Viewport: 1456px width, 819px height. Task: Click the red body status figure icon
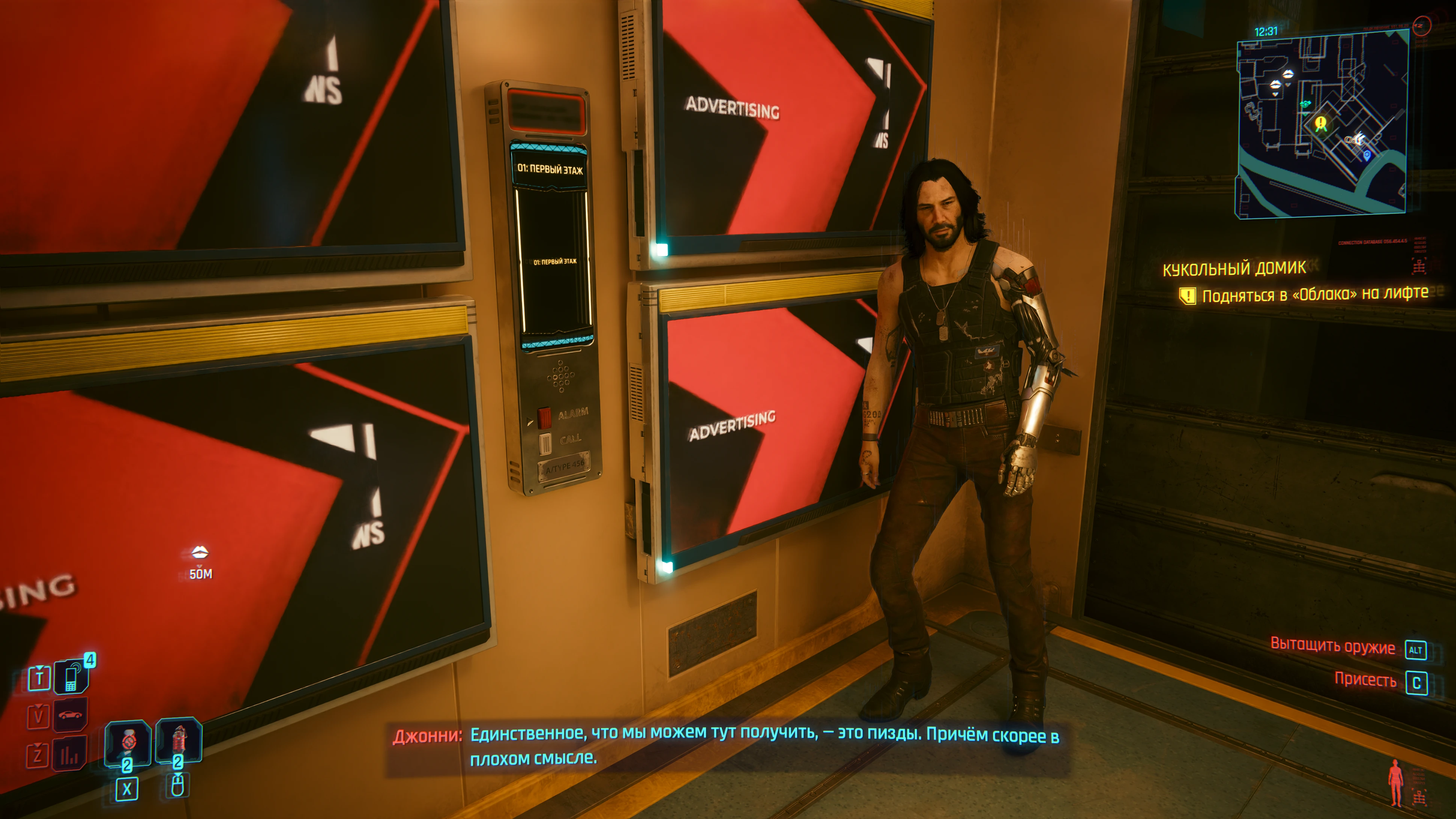[1396, 782]
